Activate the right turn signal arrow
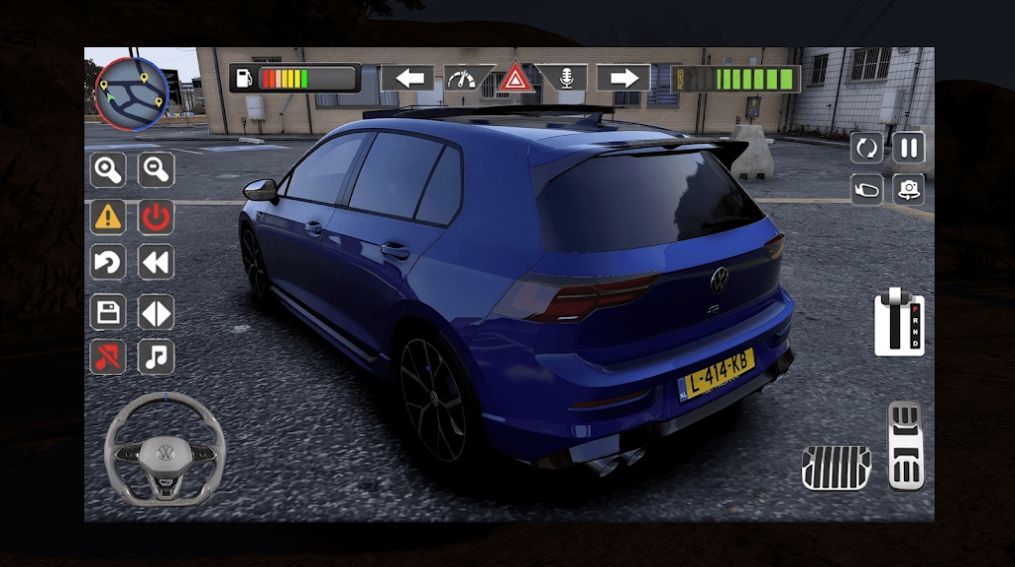This screenshot has width=1015, height=567. pyautogui.click(x=623, y=78)
